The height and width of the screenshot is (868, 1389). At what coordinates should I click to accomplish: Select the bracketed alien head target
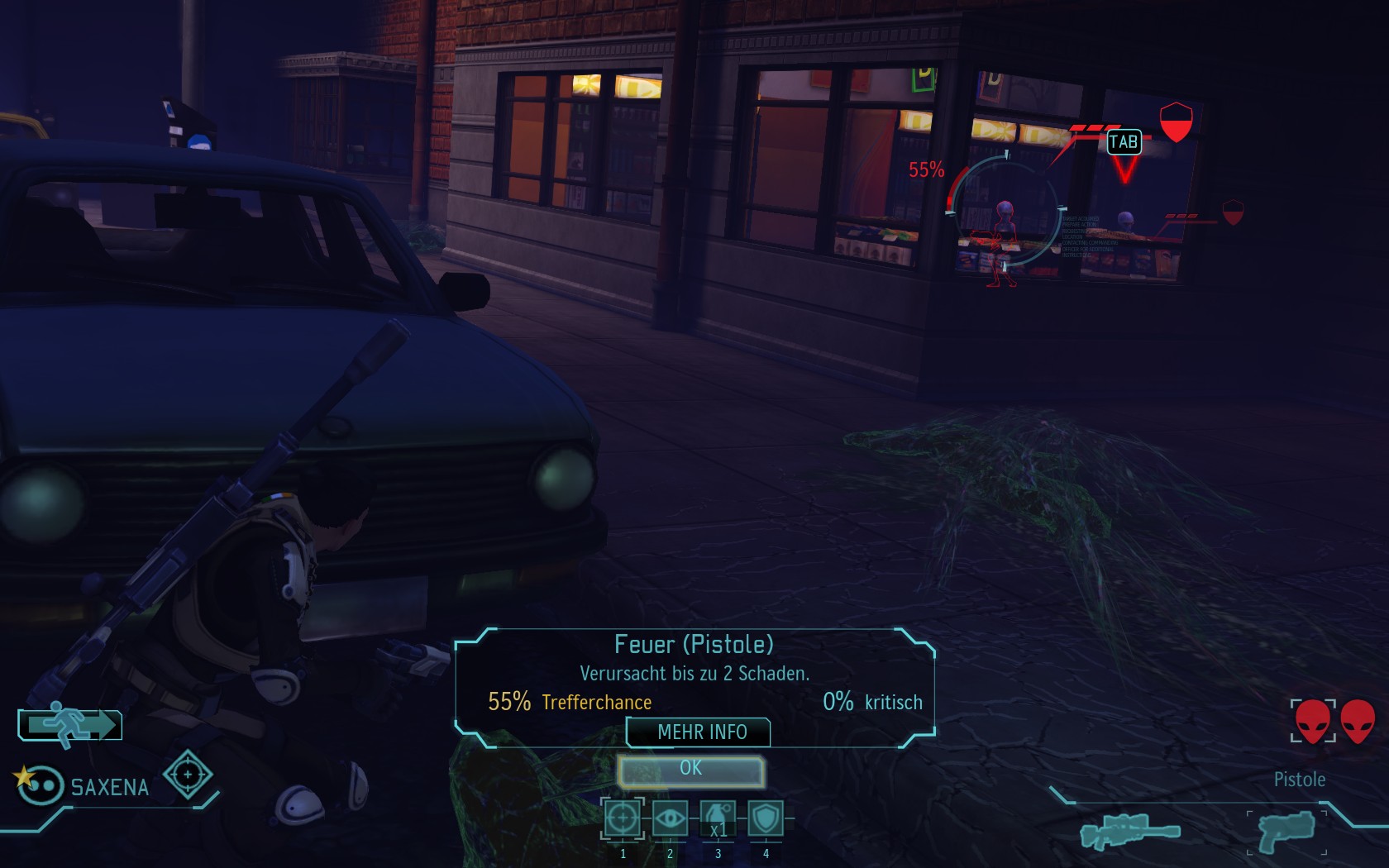pos(1313,721)
